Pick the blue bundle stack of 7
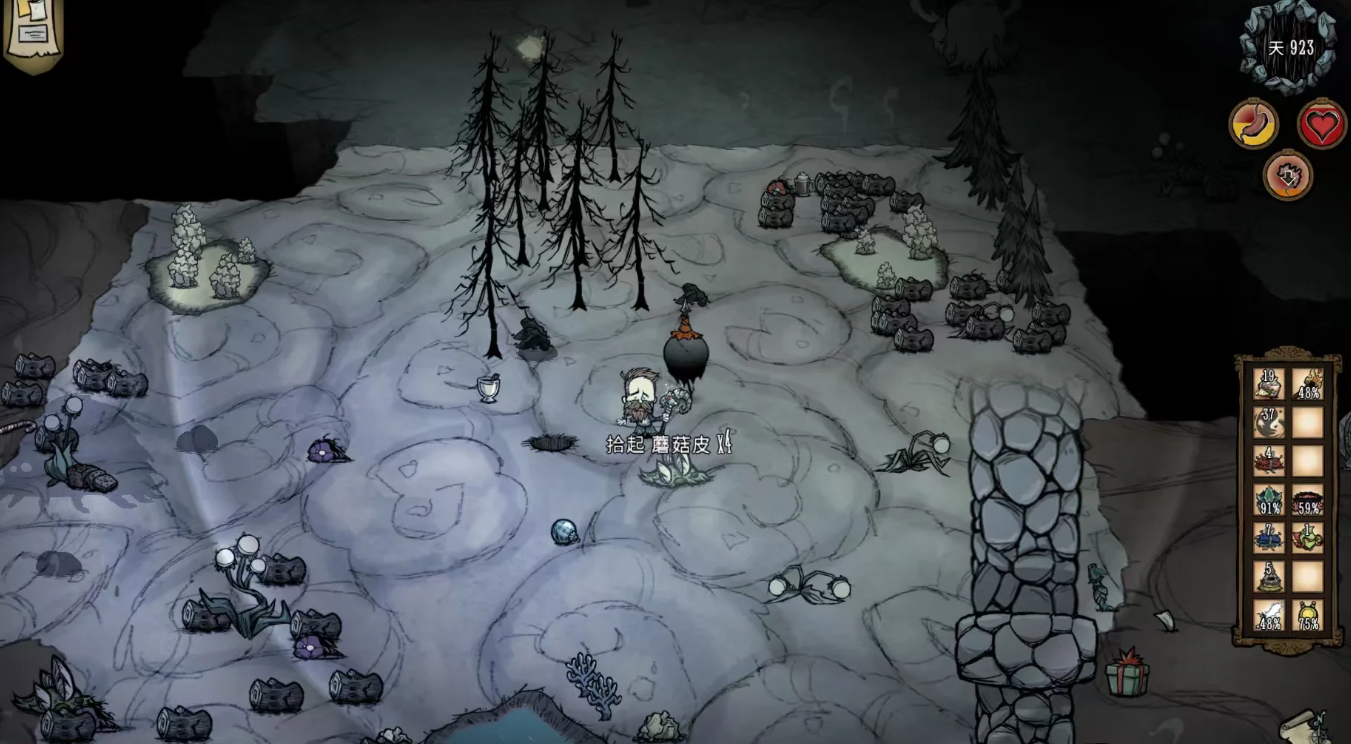Screen dimensions: 1351x744 tap(1269, 537)
